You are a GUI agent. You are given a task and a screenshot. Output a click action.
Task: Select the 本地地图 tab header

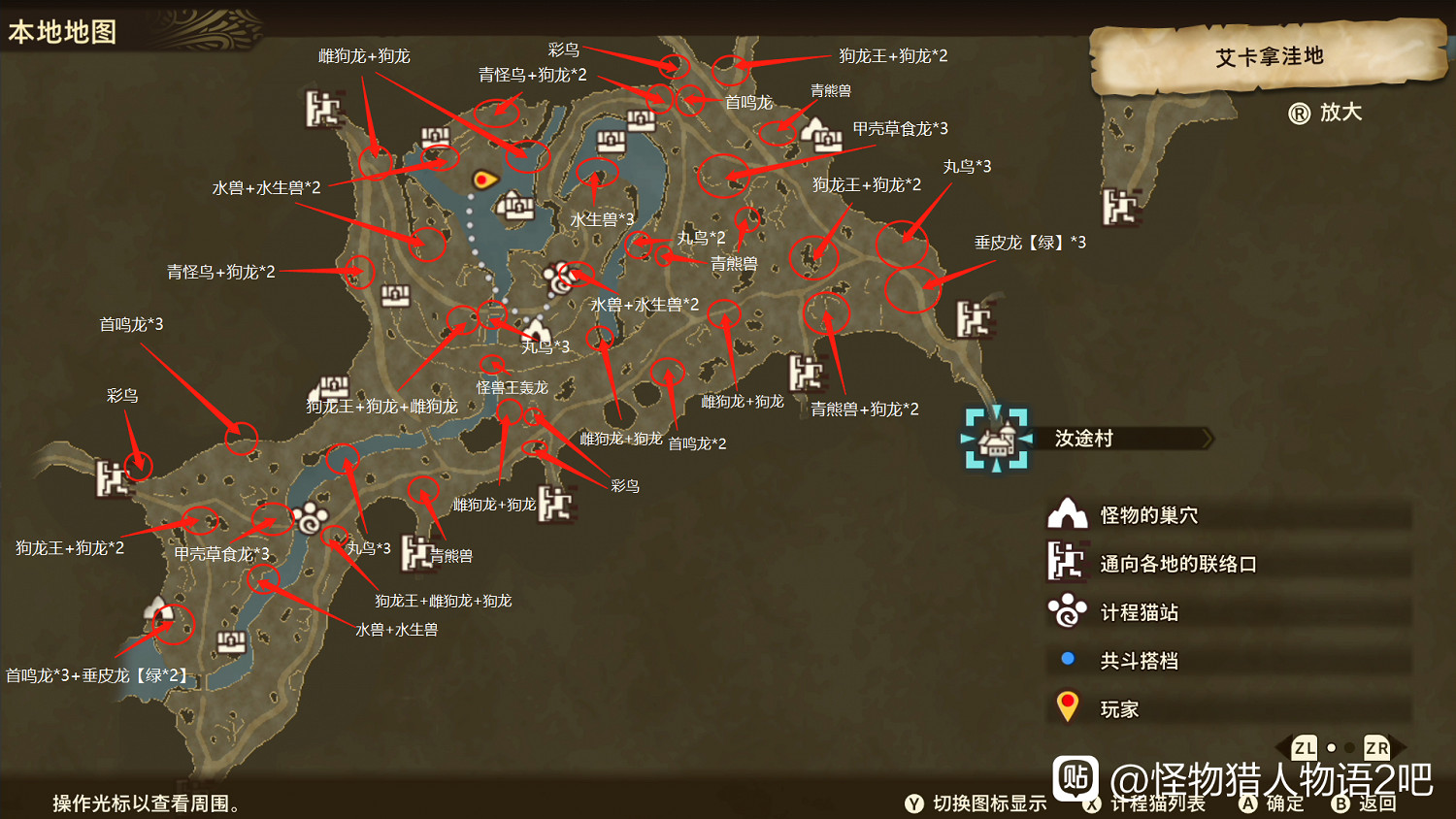(x=60, y=32)
